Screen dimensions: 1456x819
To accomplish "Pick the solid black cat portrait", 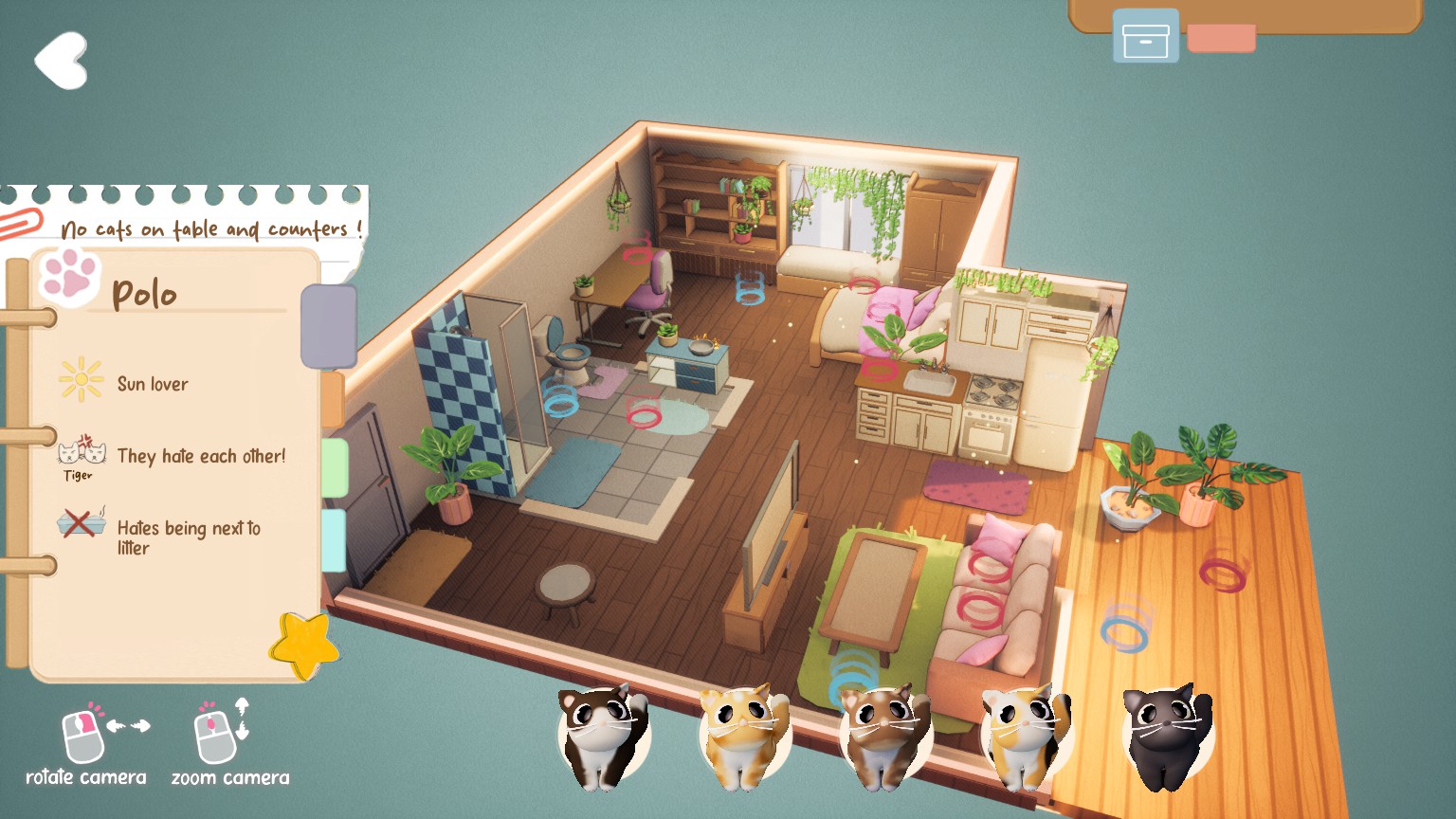I will point(1165,737).
